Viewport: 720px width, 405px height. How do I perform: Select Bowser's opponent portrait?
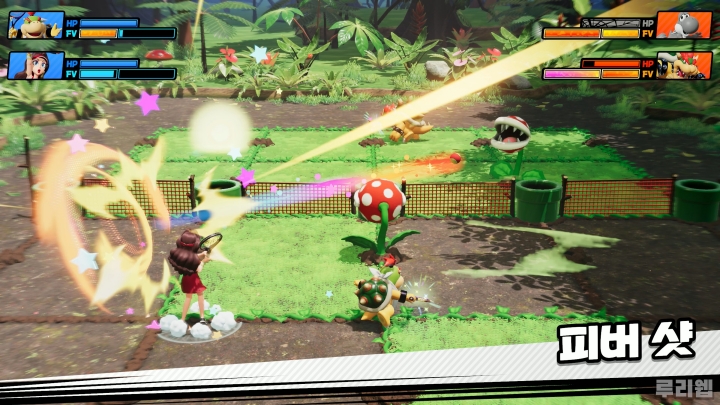pyautogui.click(x=684, y=66)
